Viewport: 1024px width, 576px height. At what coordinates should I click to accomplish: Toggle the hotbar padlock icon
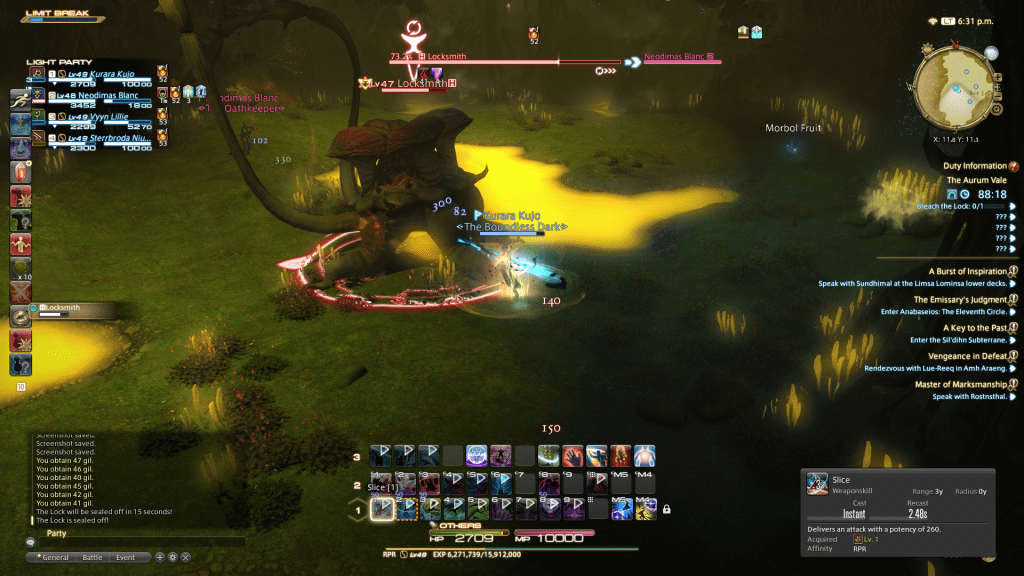pos(666,510)
